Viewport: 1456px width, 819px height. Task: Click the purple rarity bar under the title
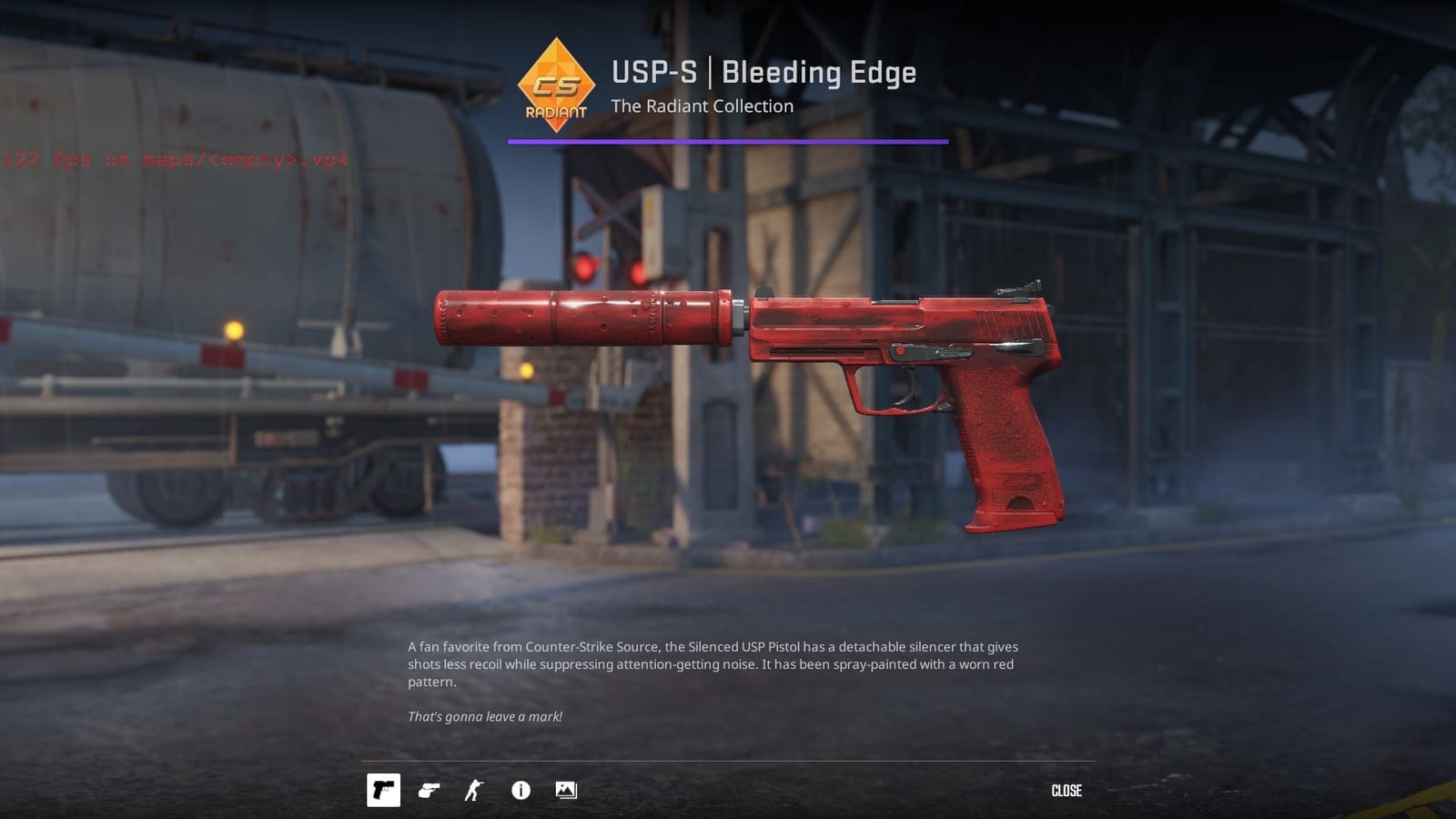725,141
